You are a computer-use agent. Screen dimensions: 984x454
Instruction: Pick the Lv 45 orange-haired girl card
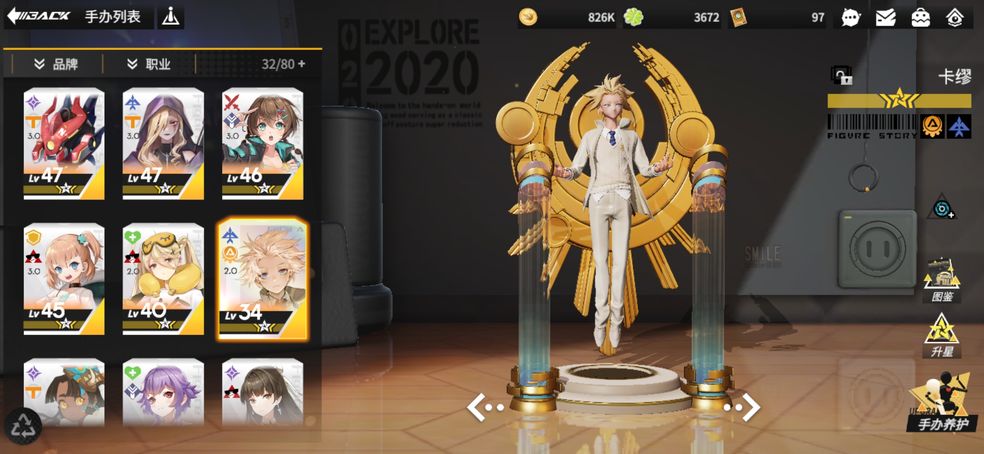click(64, 279)
